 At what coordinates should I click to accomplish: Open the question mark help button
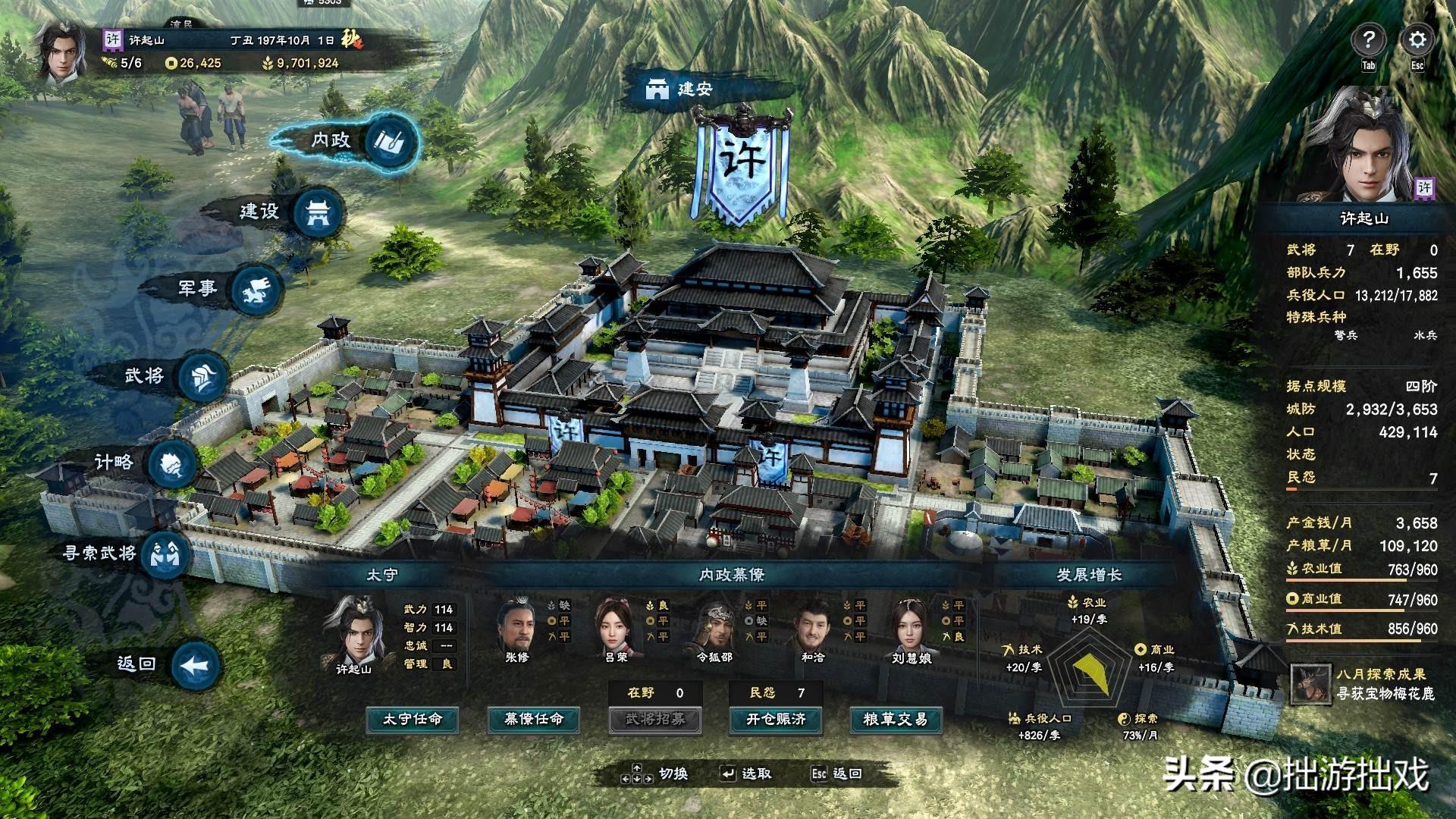coord(1368,39)
